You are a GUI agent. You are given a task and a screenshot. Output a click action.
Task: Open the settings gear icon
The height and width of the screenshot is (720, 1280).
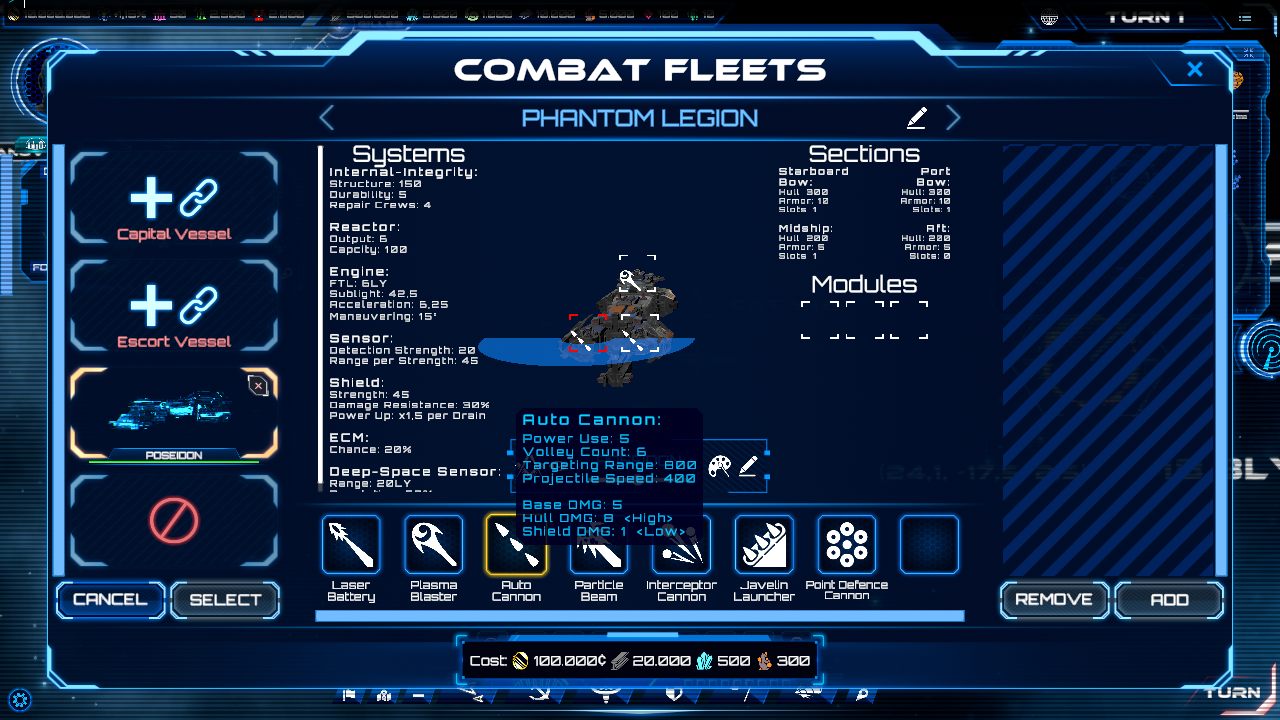point(19,699)
